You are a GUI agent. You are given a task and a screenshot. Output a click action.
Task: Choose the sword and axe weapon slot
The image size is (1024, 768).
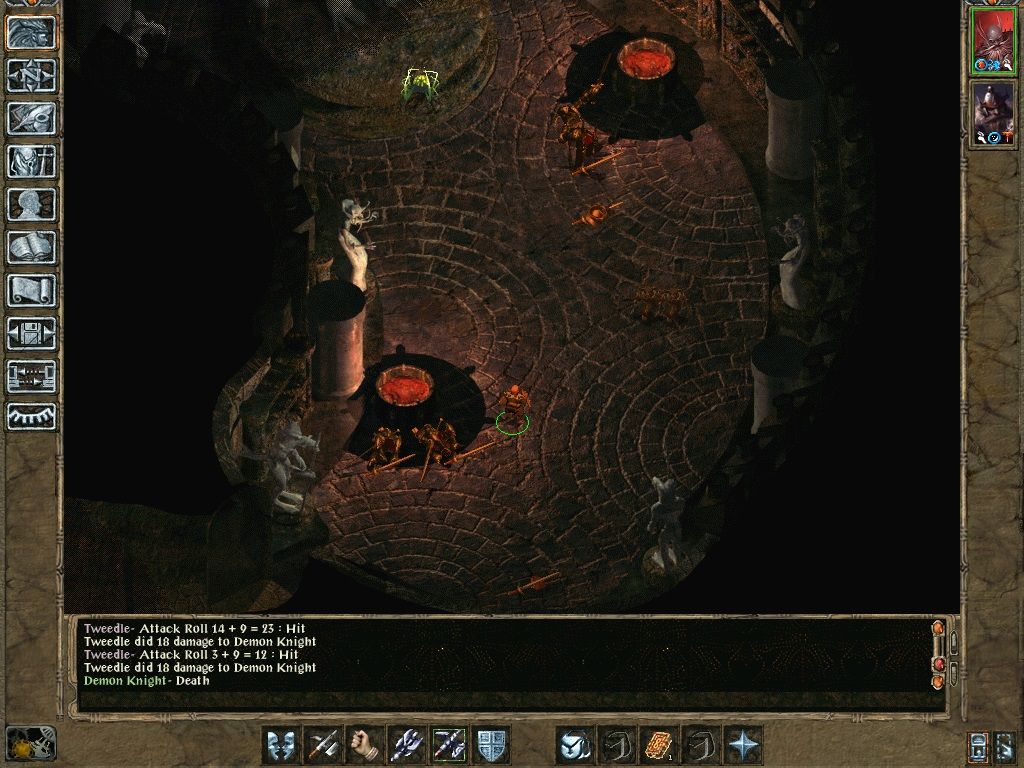coord(323,745)
